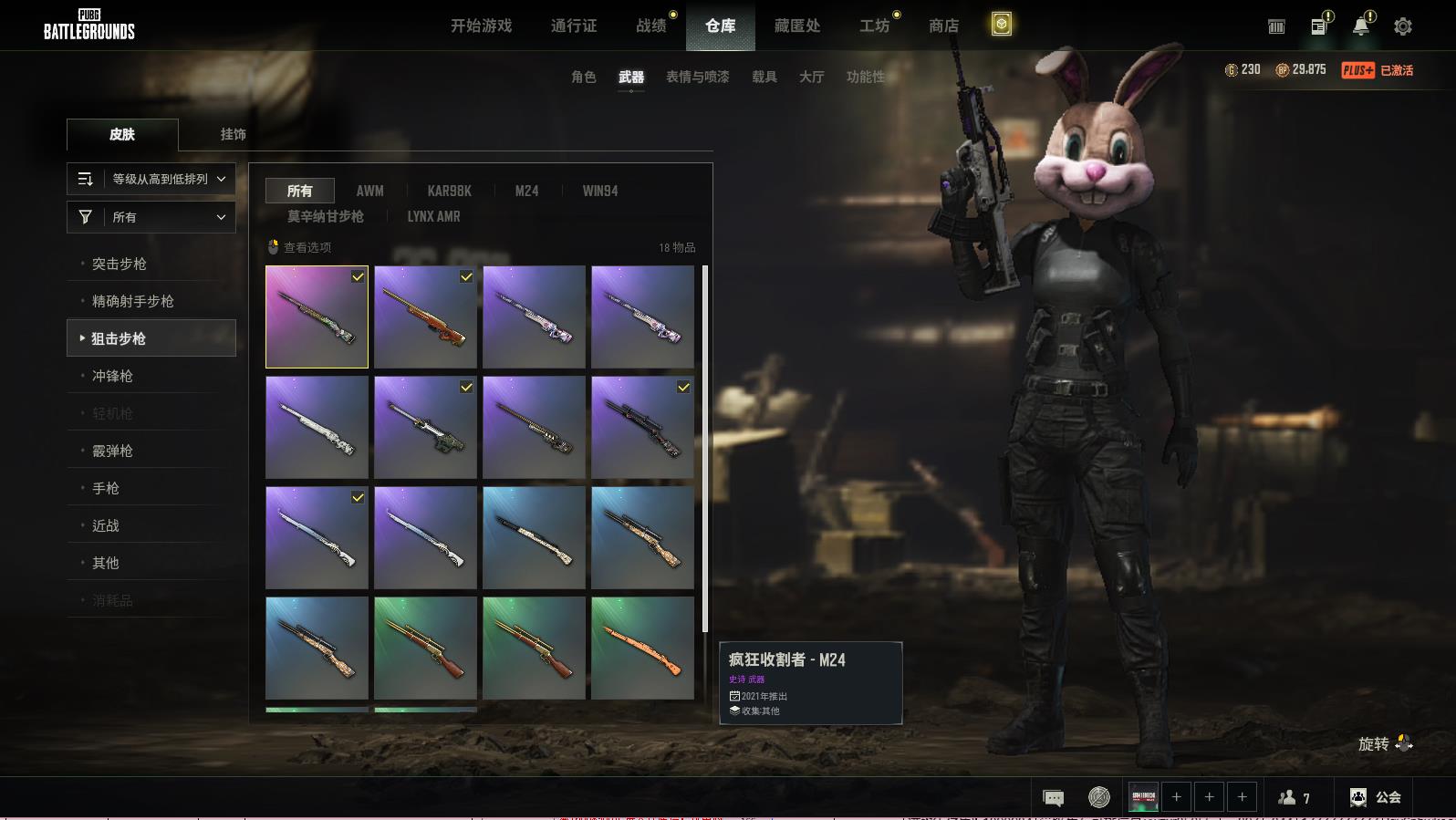
Task: Show the 霰弹枪 weapon category
Action: (112, 451)
